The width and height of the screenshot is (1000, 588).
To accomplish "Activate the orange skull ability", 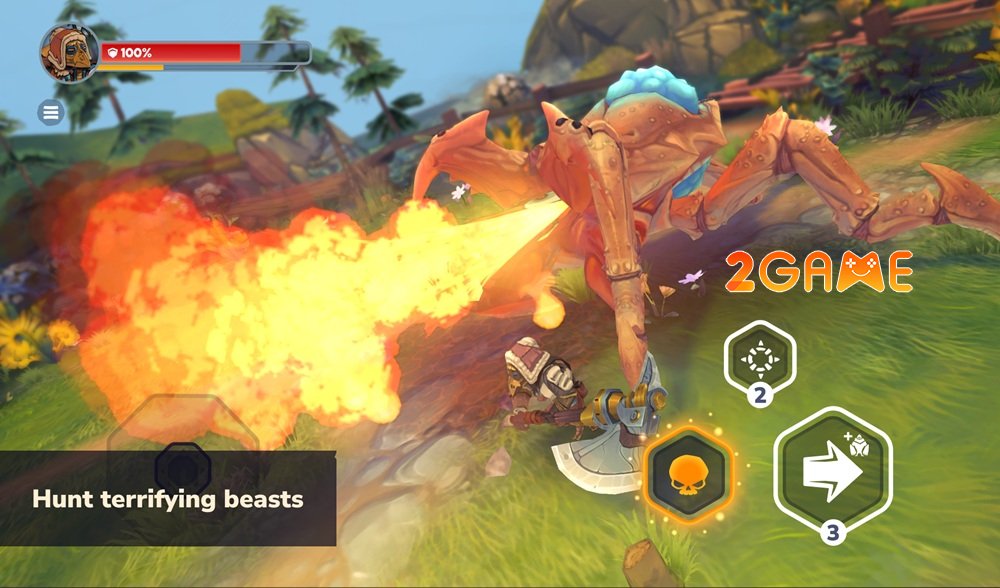I will (x=689, y=473).
